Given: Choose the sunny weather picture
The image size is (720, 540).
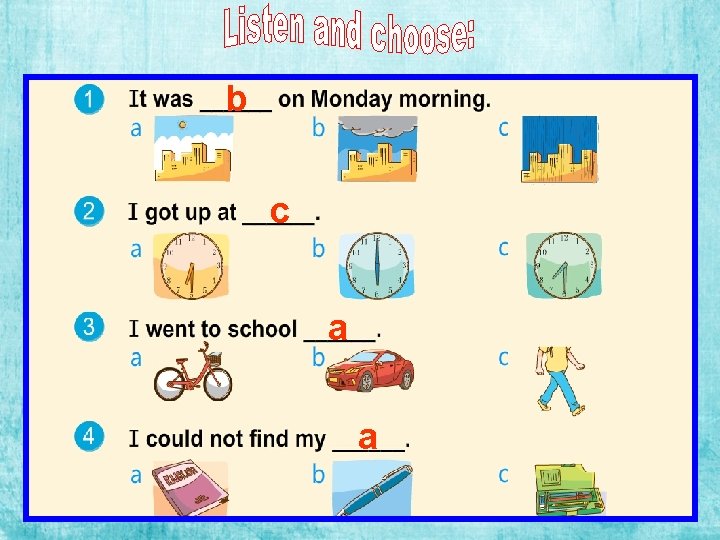Looking at the screenshot, I should click(193, 150).
